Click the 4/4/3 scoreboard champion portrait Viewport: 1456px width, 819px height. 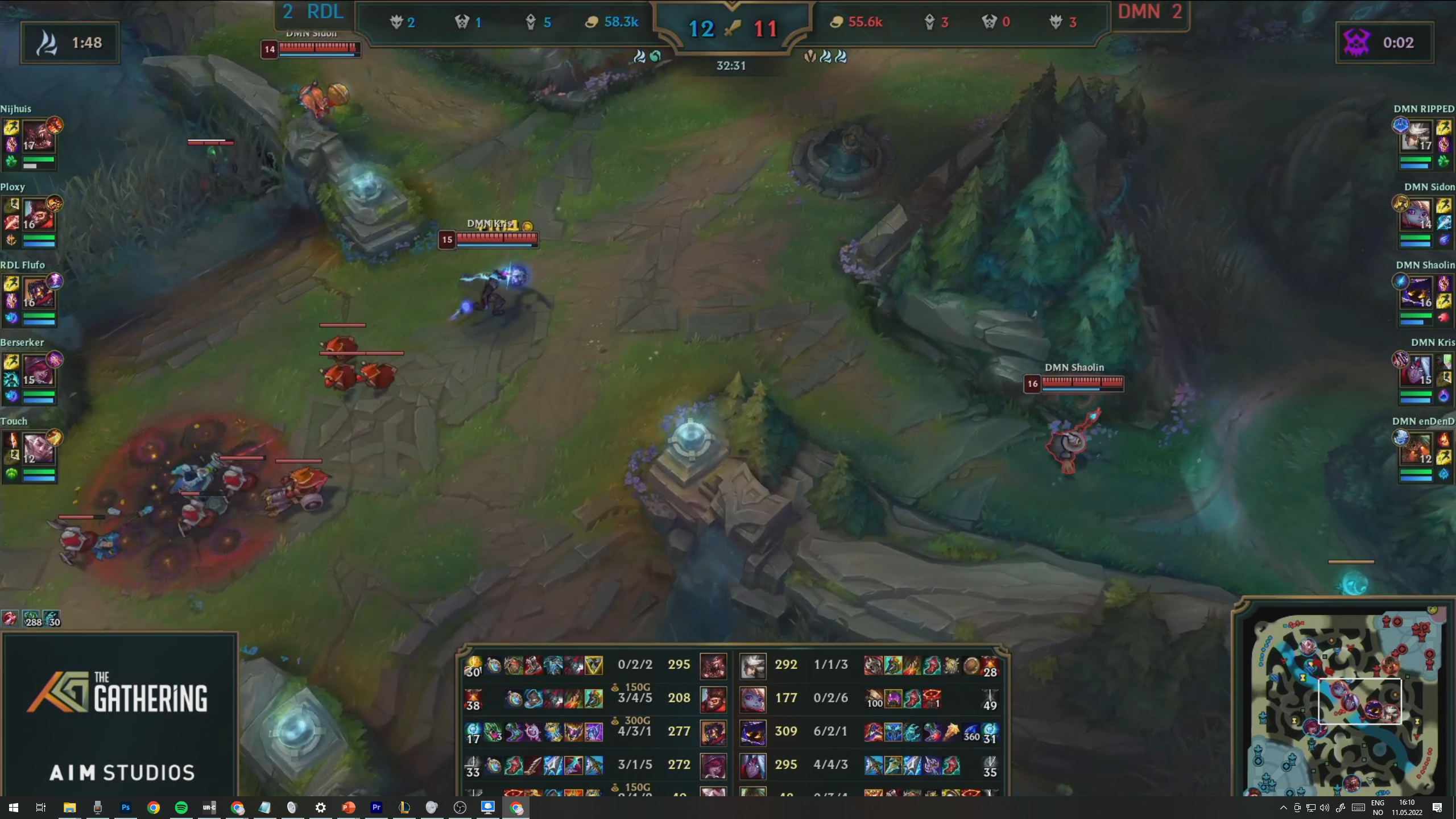click(x=753, y=766)
